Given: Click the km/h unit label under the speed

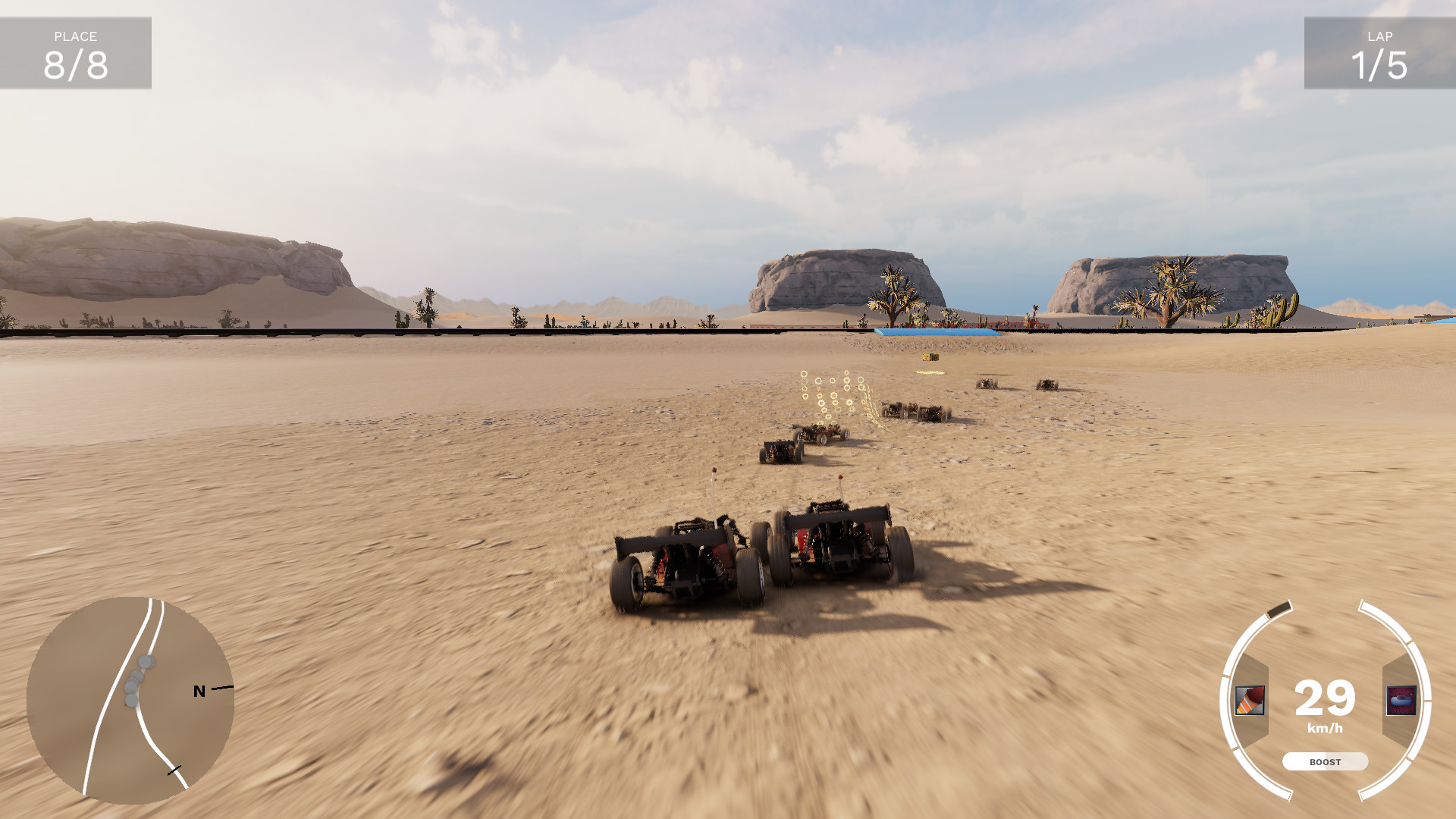Looking at the screenshot, I should pos(1324,728).
